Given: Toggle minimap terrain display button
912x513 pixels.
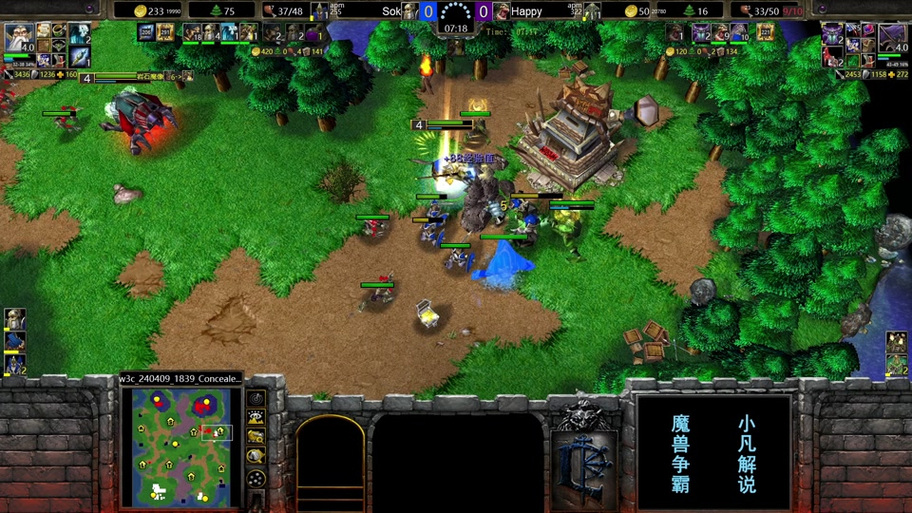Looking at the screenshot, I should (x=255, y=418).
